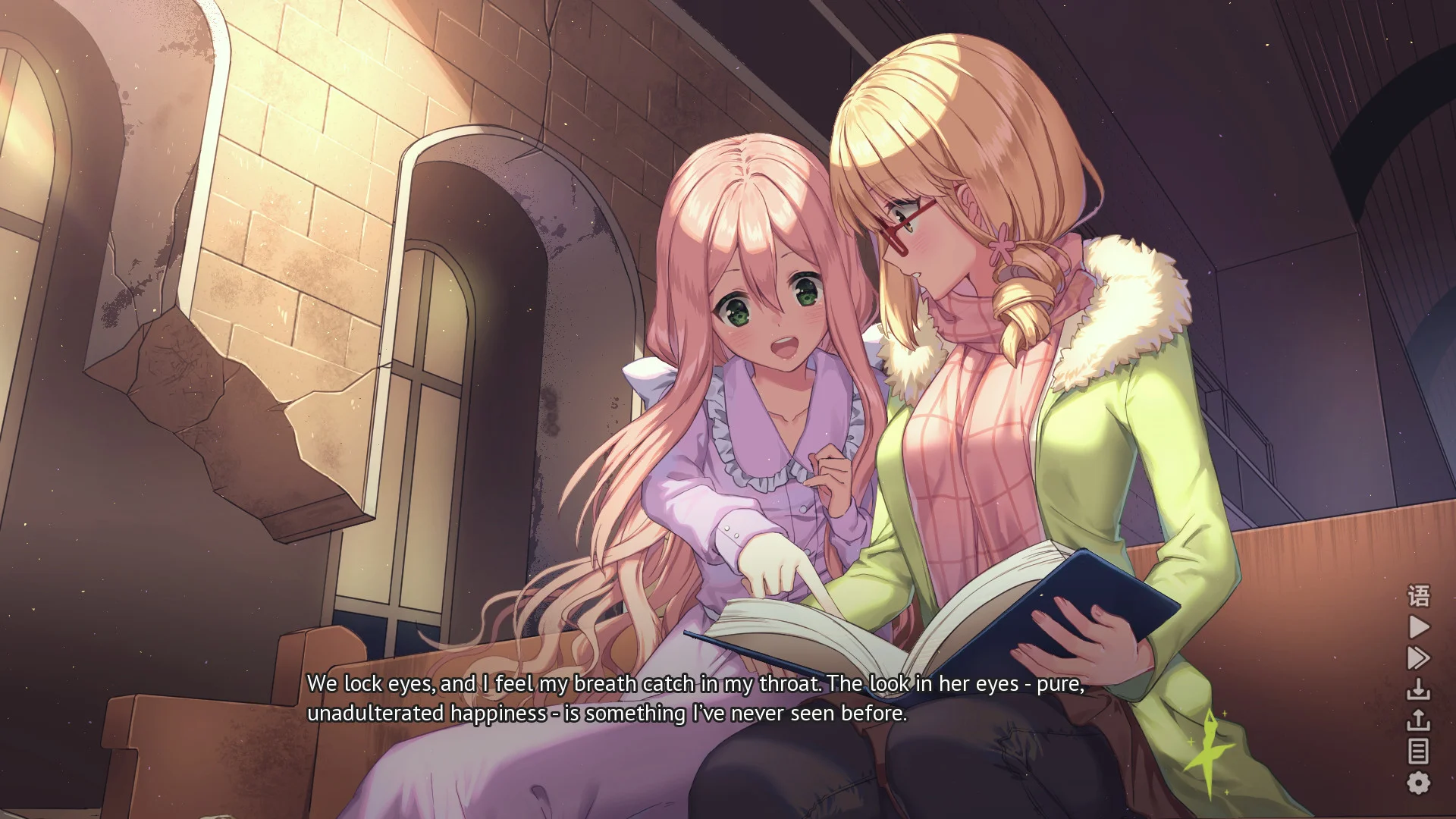Select the play triangle below the 语 icon
1456x819 pixels.
pyautogui.click(x=1418, y=627)
